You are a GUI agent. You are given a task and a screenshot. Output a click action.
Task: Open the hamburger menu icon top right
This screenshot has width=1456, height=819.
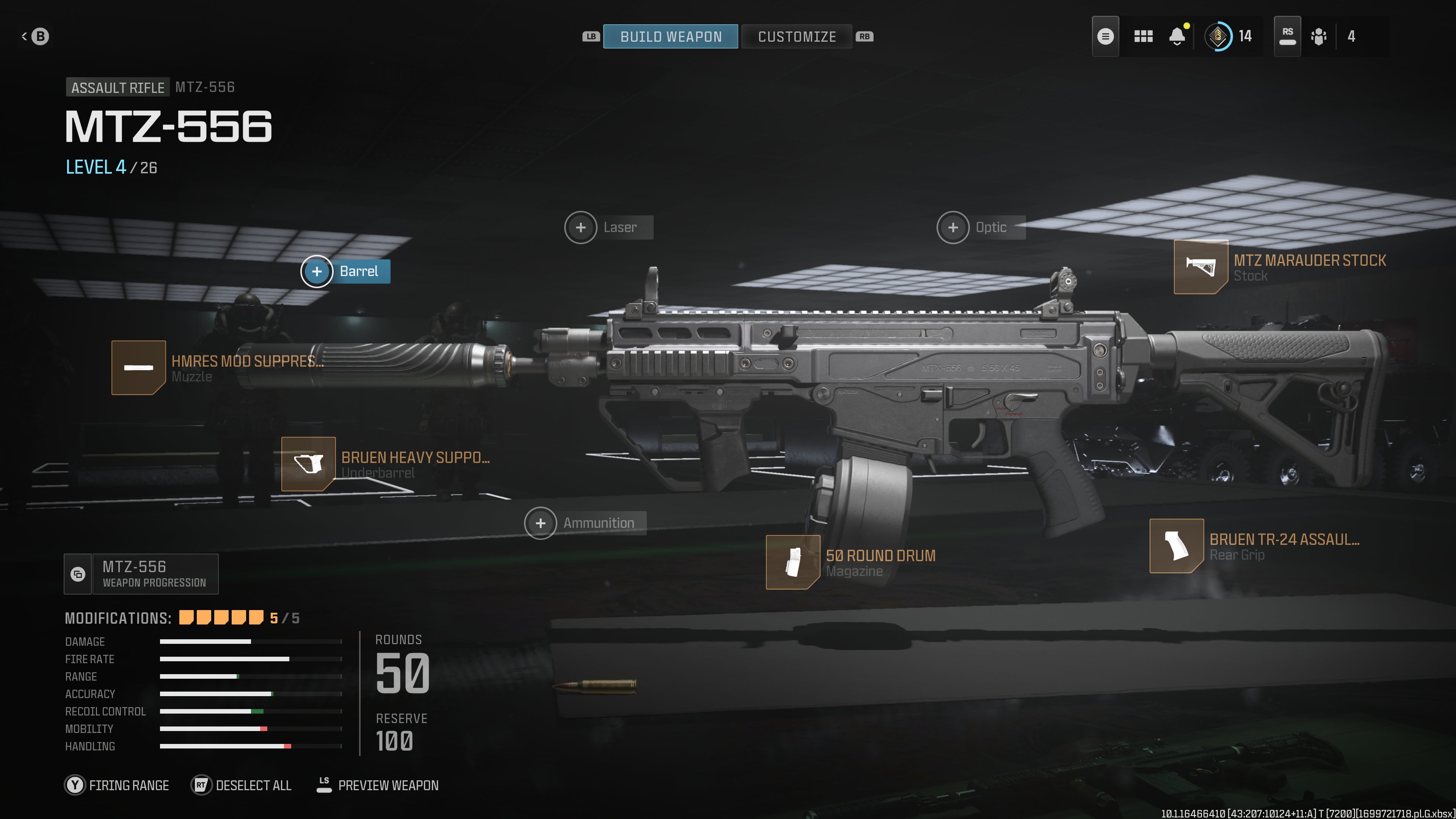(x=1106, y=36)
